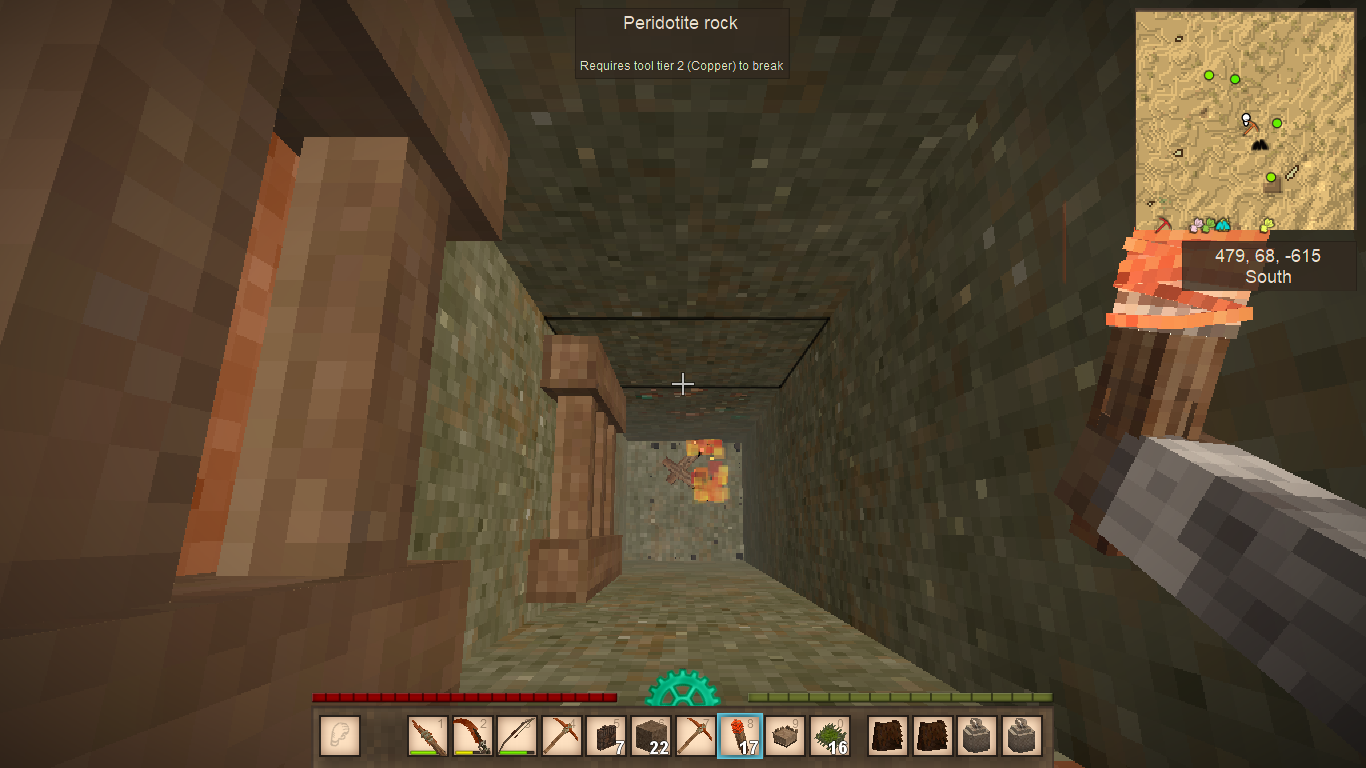Click the pale feather-shaped marker on the minimap

(x=1291, y=172)
